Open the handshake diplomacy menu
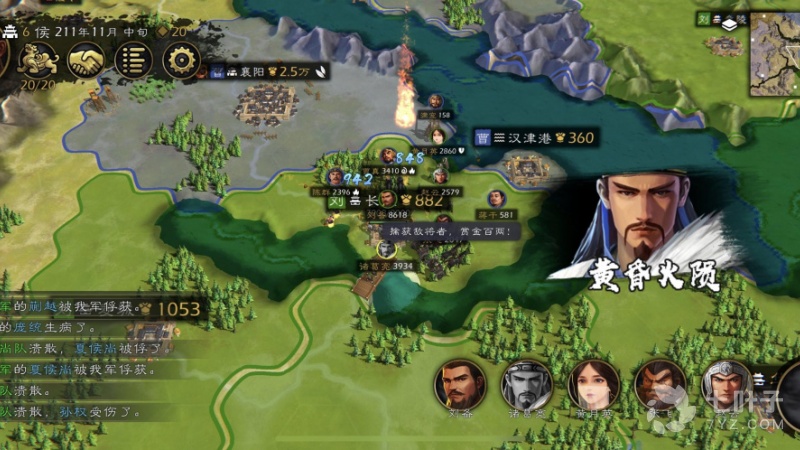The image size is (800, 450). click(84, 61)
